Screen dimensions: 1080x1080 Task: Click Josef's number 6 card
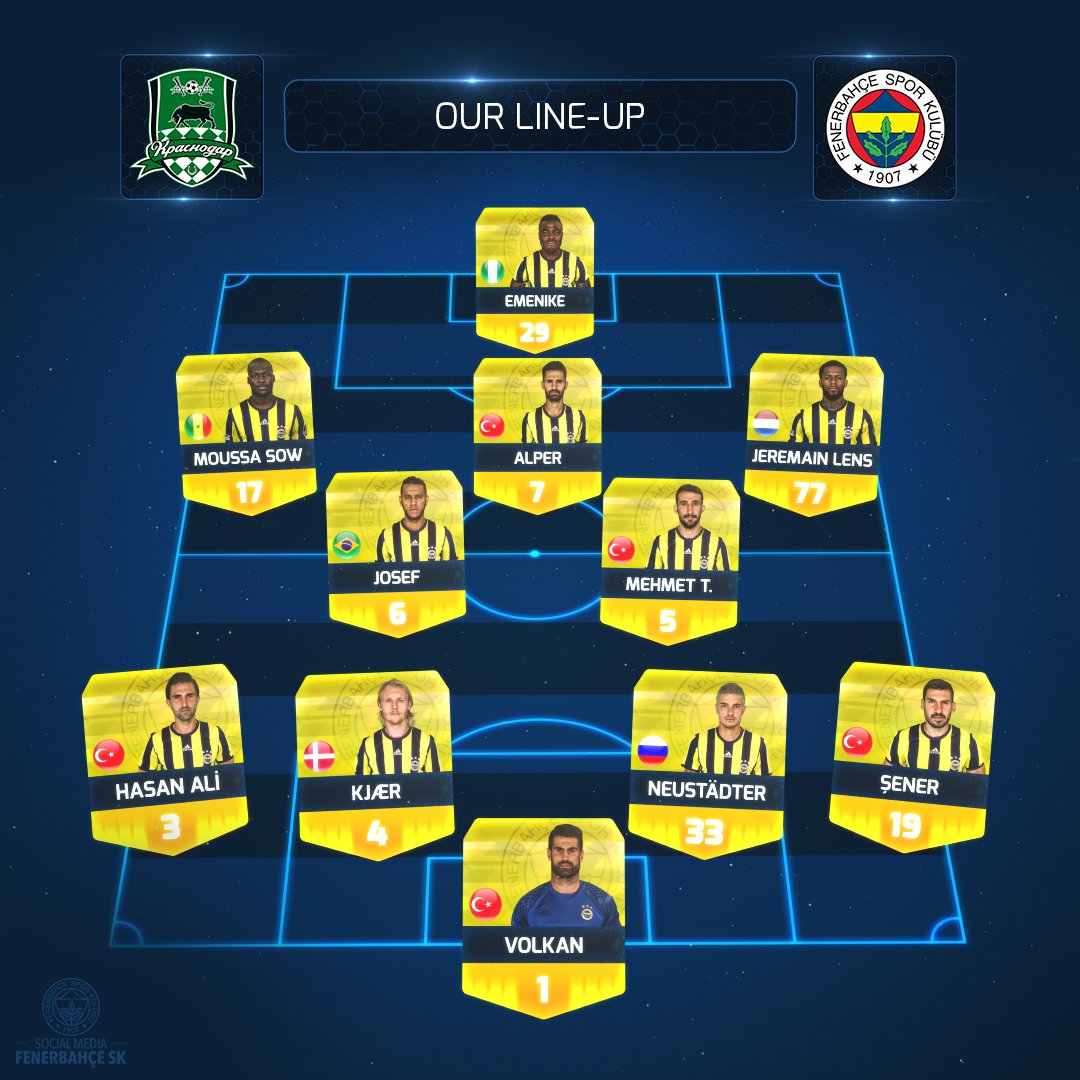[x=396, y=553]
